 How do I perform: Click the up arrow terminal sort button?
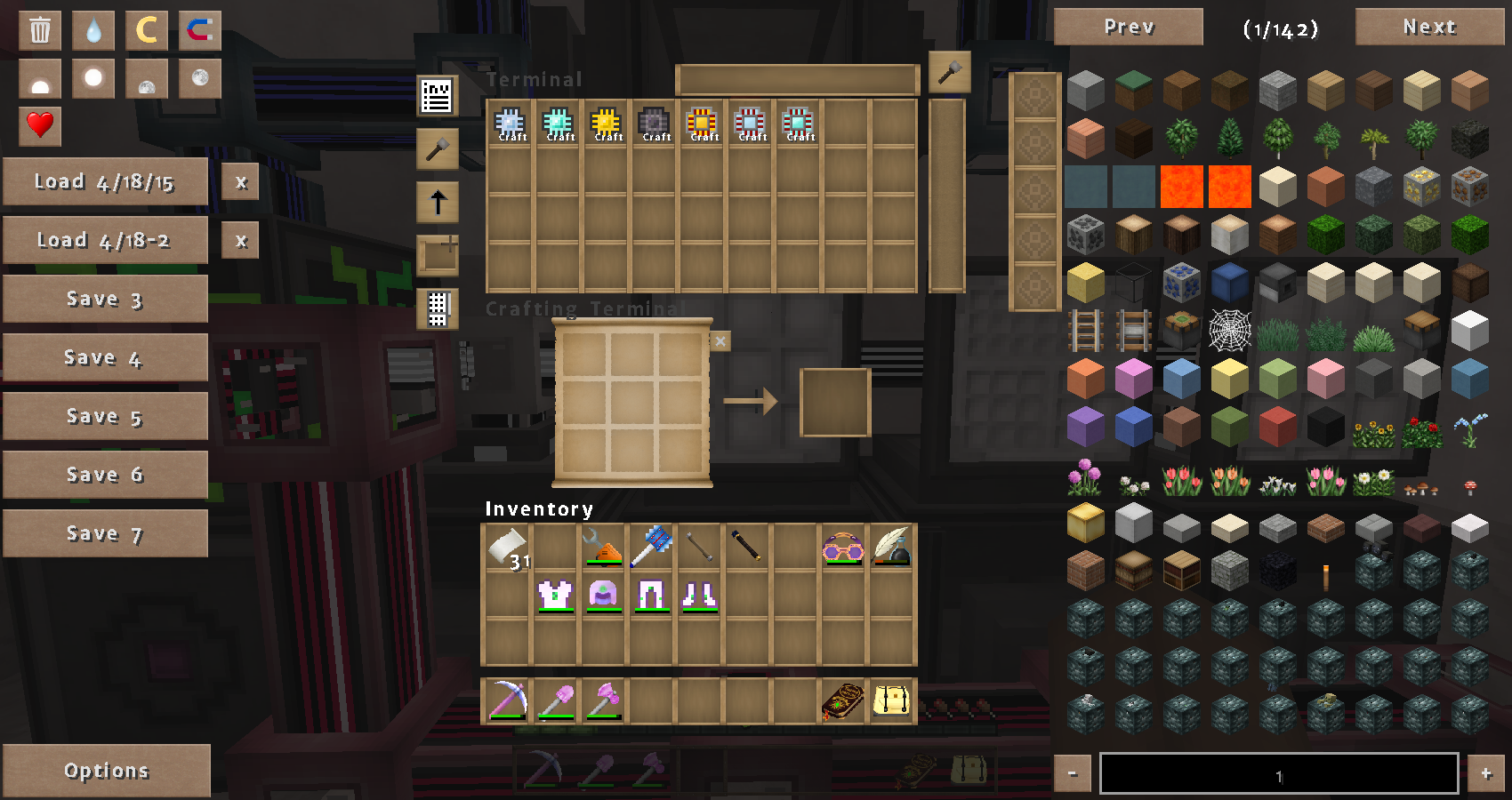pos(438,203)
